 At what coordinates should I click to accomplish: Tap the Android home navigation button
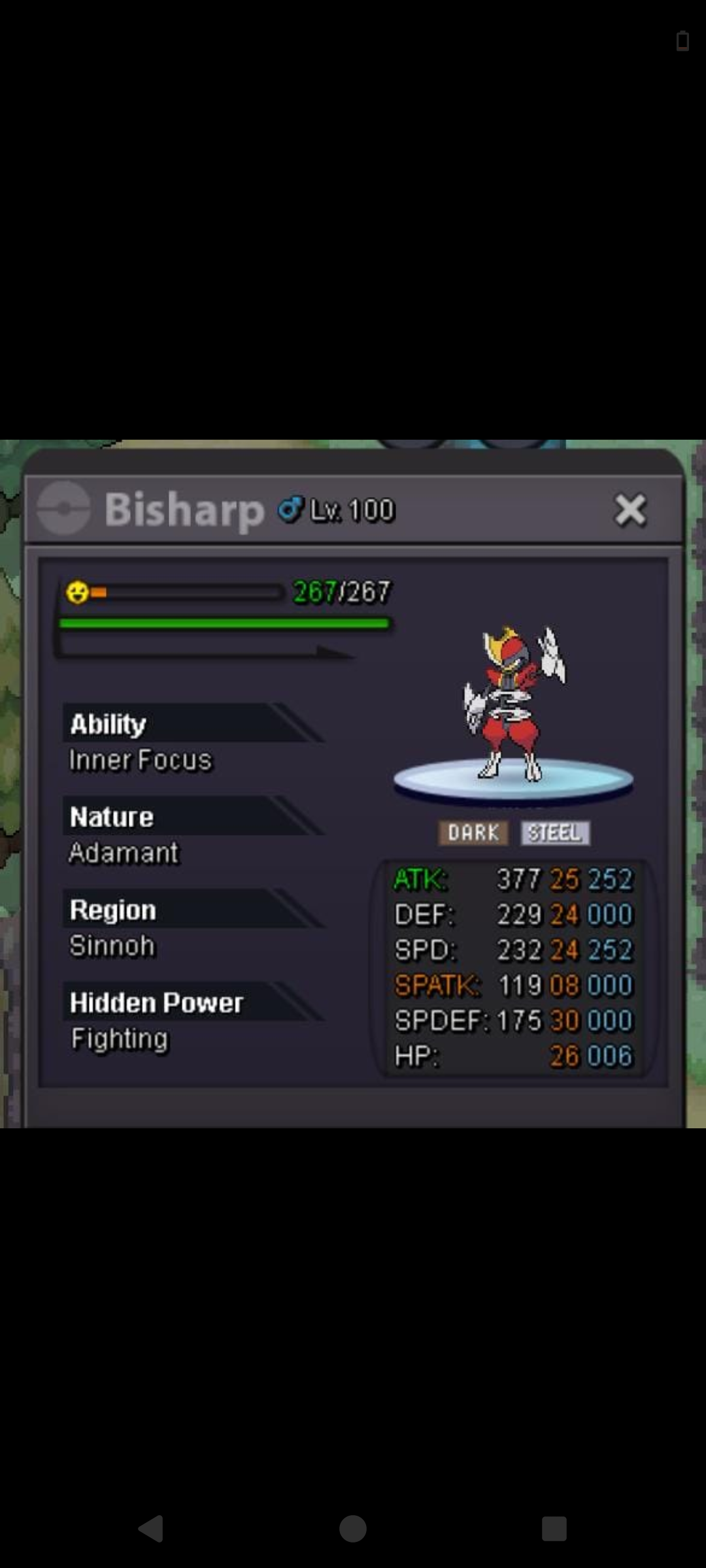(353, 1529)
